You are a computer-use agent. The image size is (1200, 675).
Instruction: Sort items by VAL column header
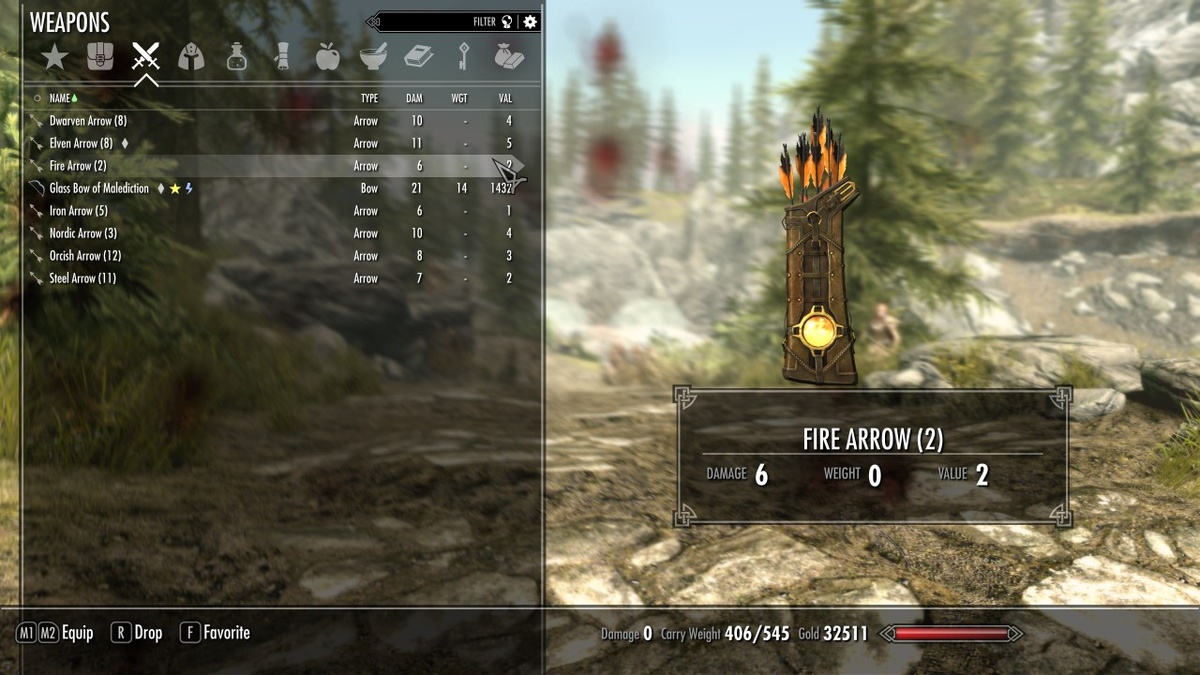(505, 98)
